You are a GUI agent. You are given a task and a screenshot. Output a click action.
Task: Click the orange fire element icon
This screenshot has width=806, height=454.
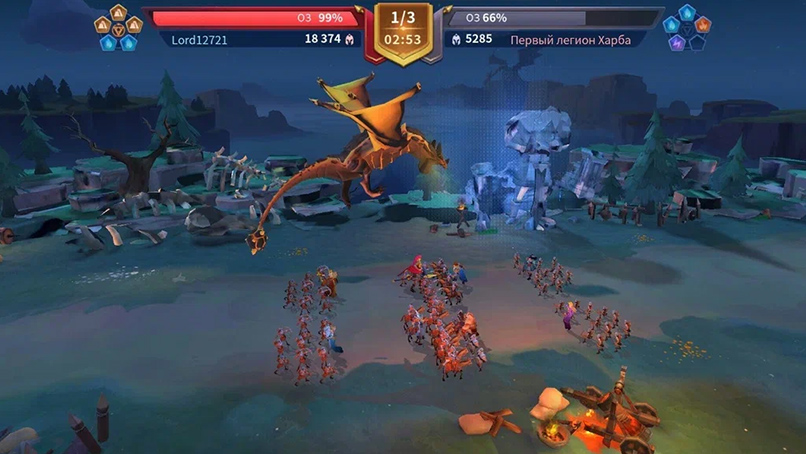[702, 25]
